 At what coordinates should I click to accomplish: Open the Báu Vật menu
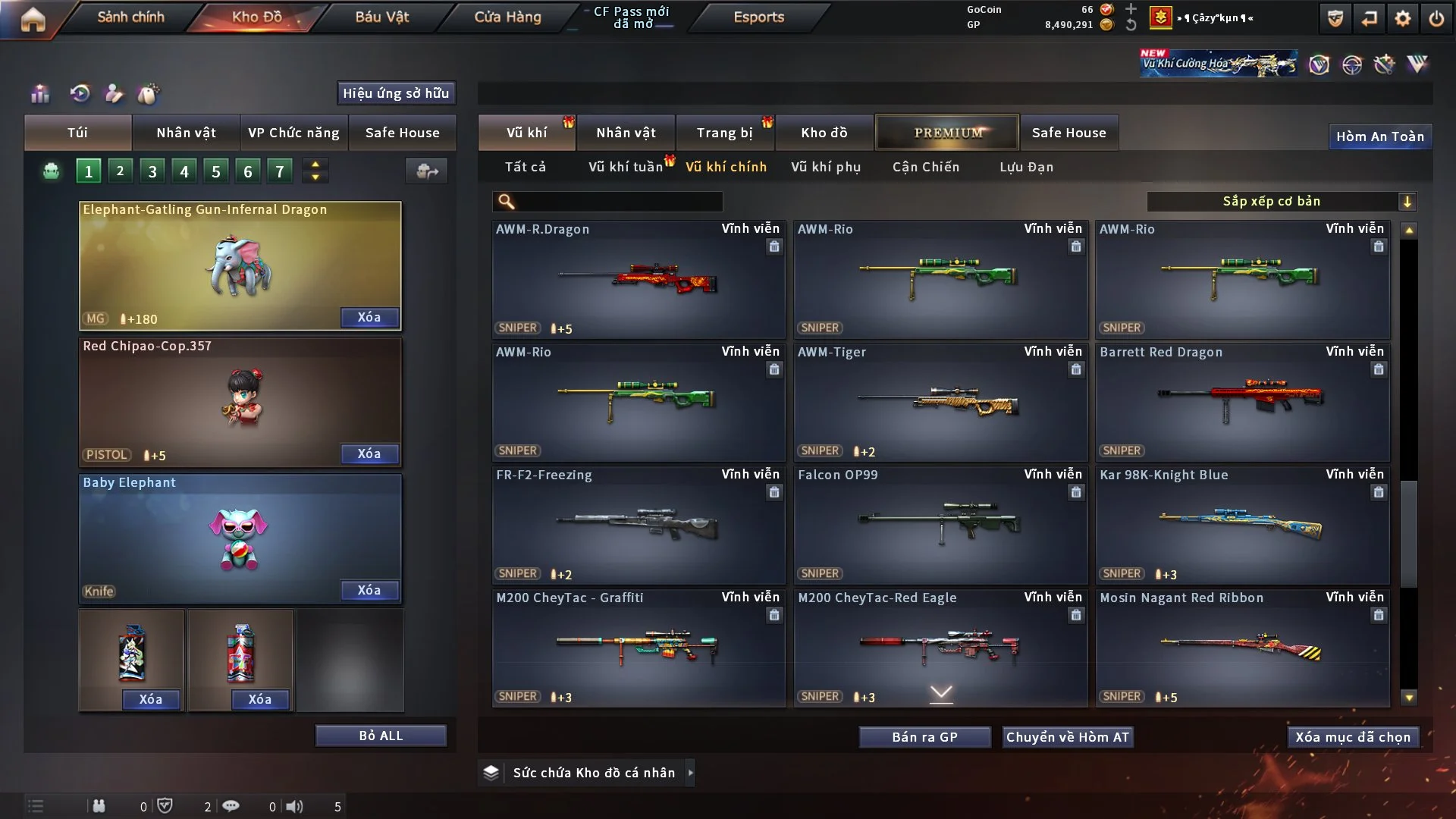(381, 17)
